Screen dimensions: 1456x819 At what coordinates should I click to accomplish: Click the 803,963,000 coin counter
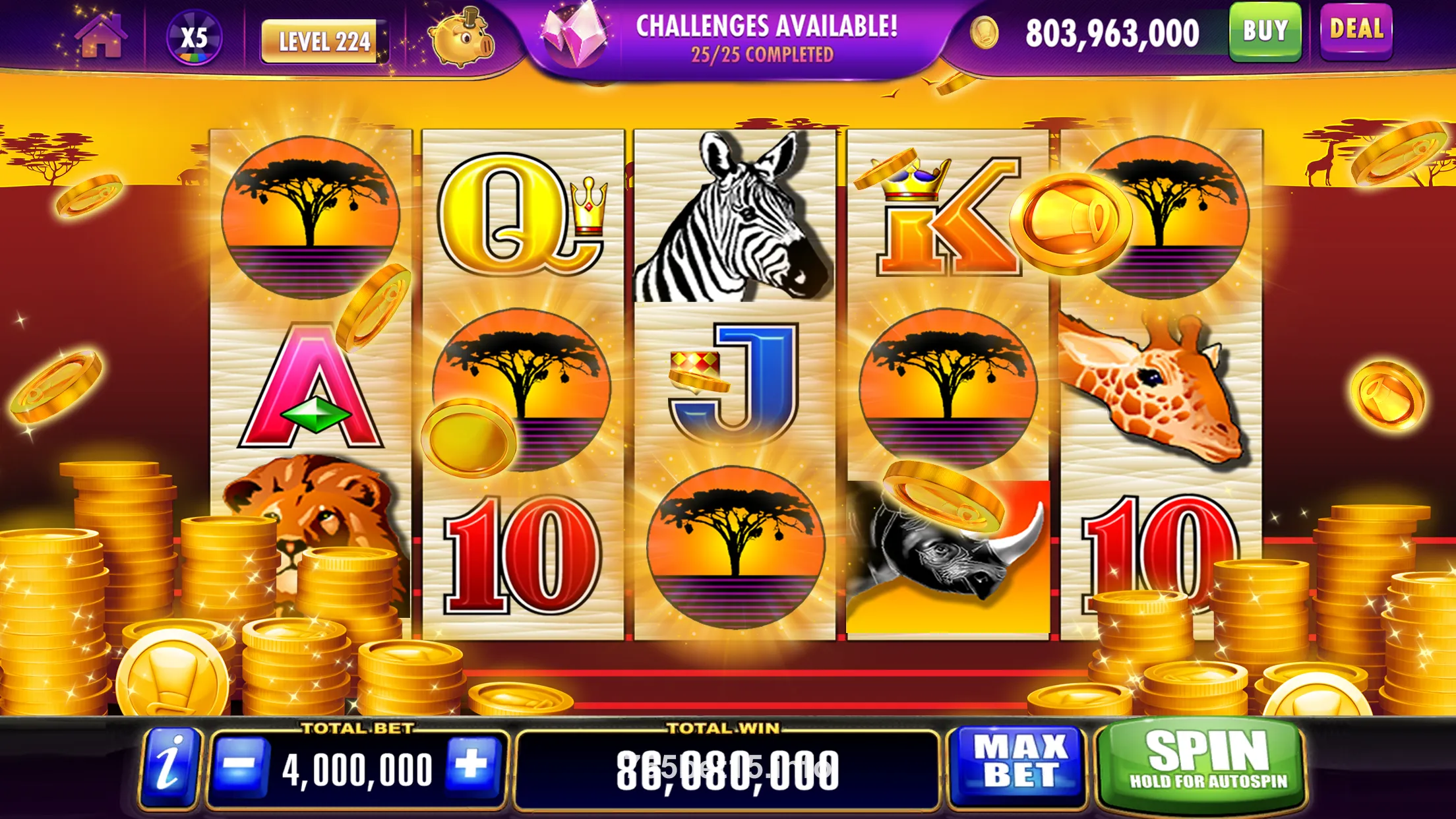click(1111, 34)
